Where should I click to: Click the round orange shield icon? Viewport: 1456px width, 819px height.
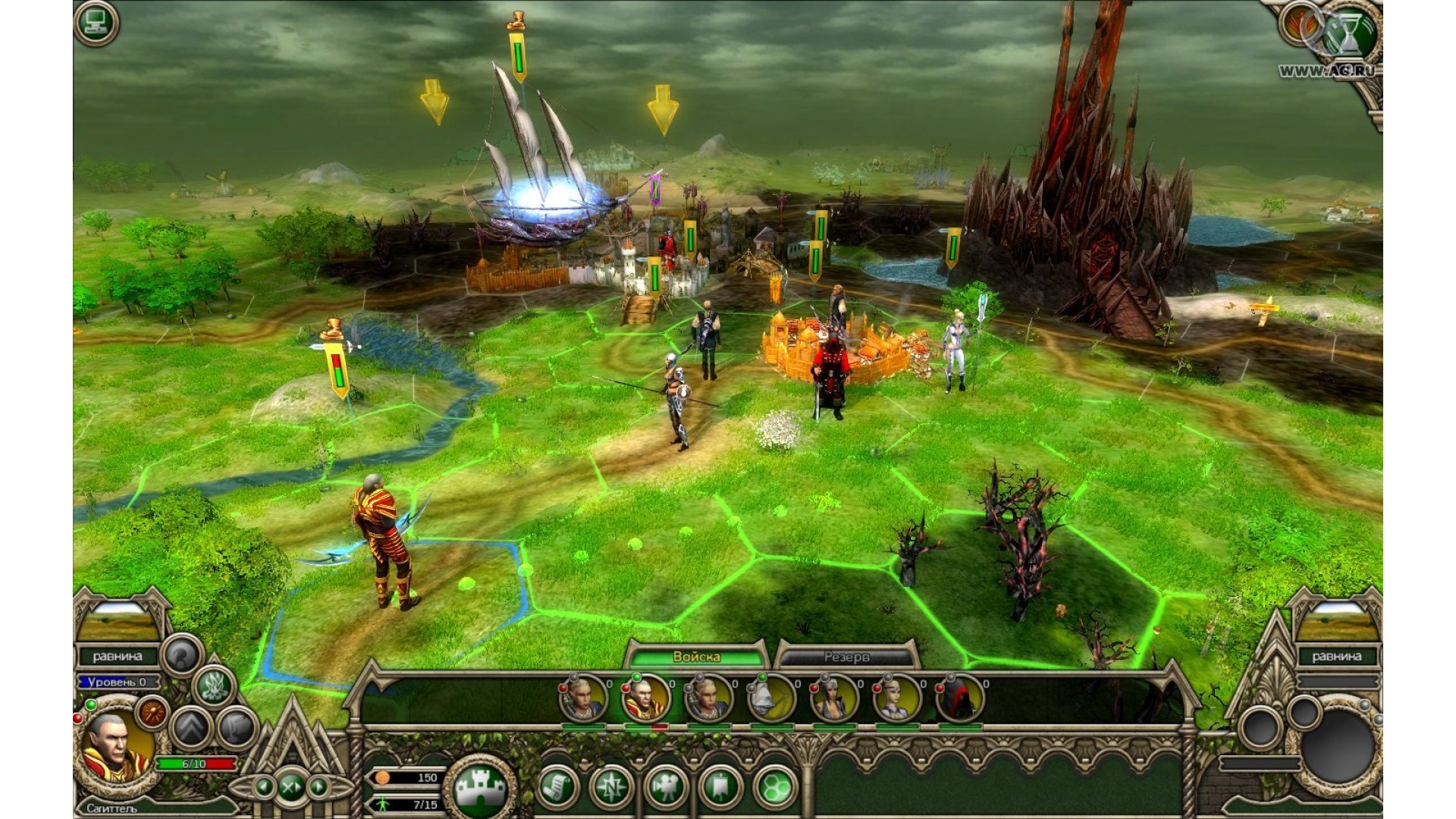coord(153,713)
